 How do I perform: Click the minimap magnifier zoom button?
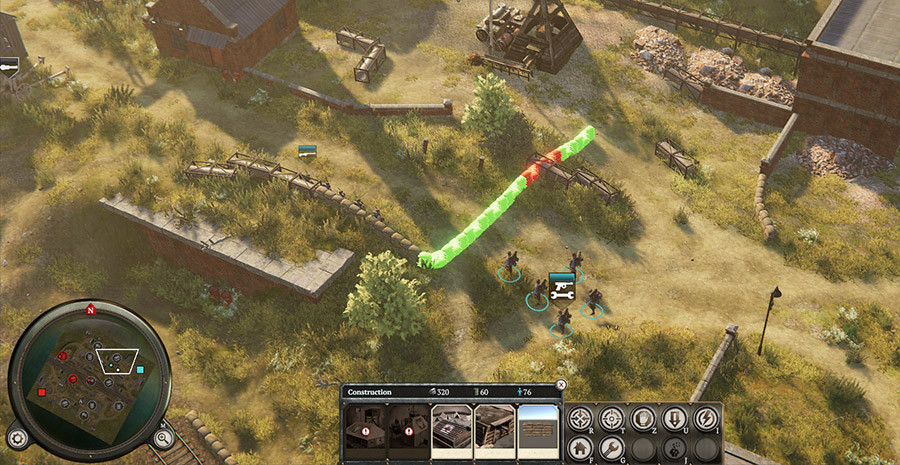pos(160,436)
